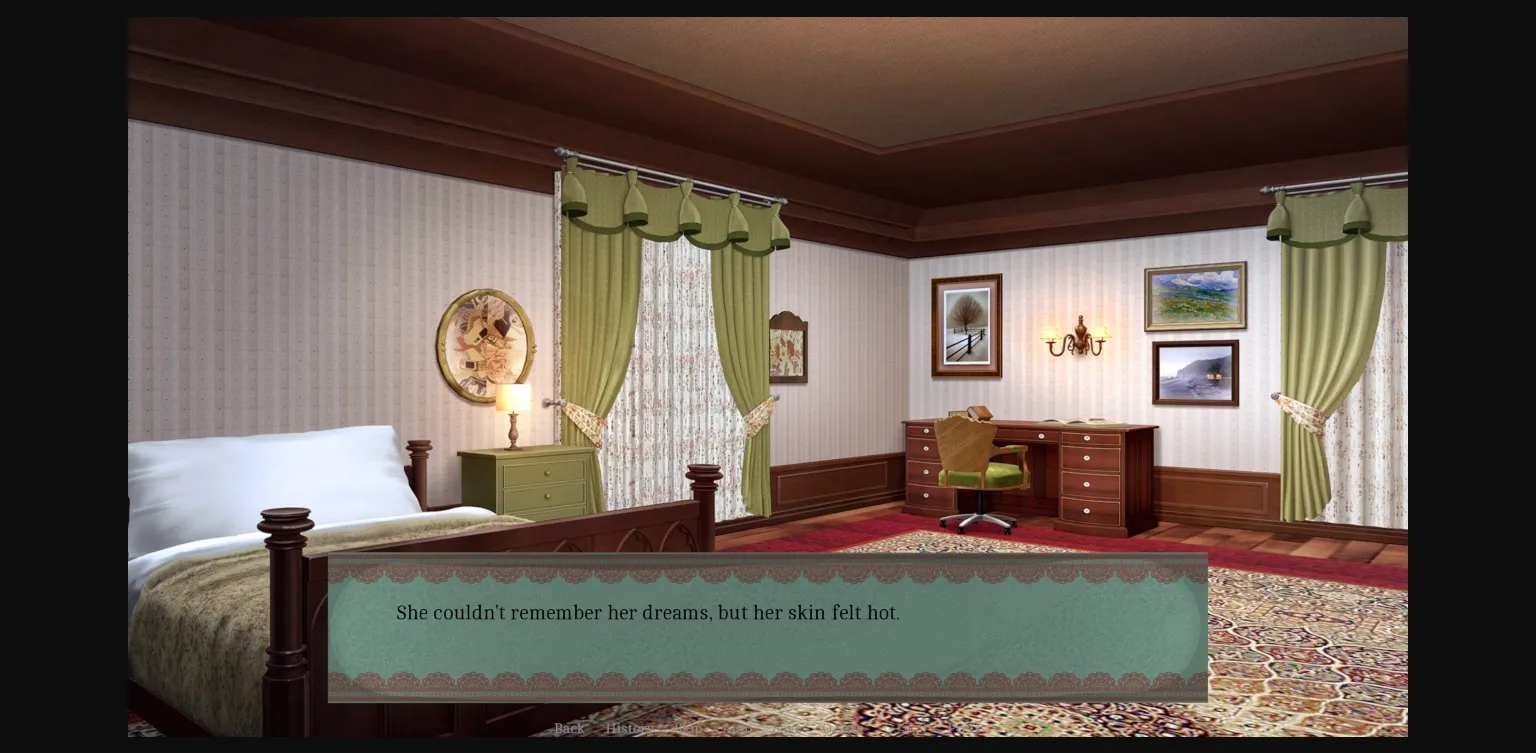Enable Skip mode
This screenshot has width=1536, height=753.
click(x=688, y=729)
